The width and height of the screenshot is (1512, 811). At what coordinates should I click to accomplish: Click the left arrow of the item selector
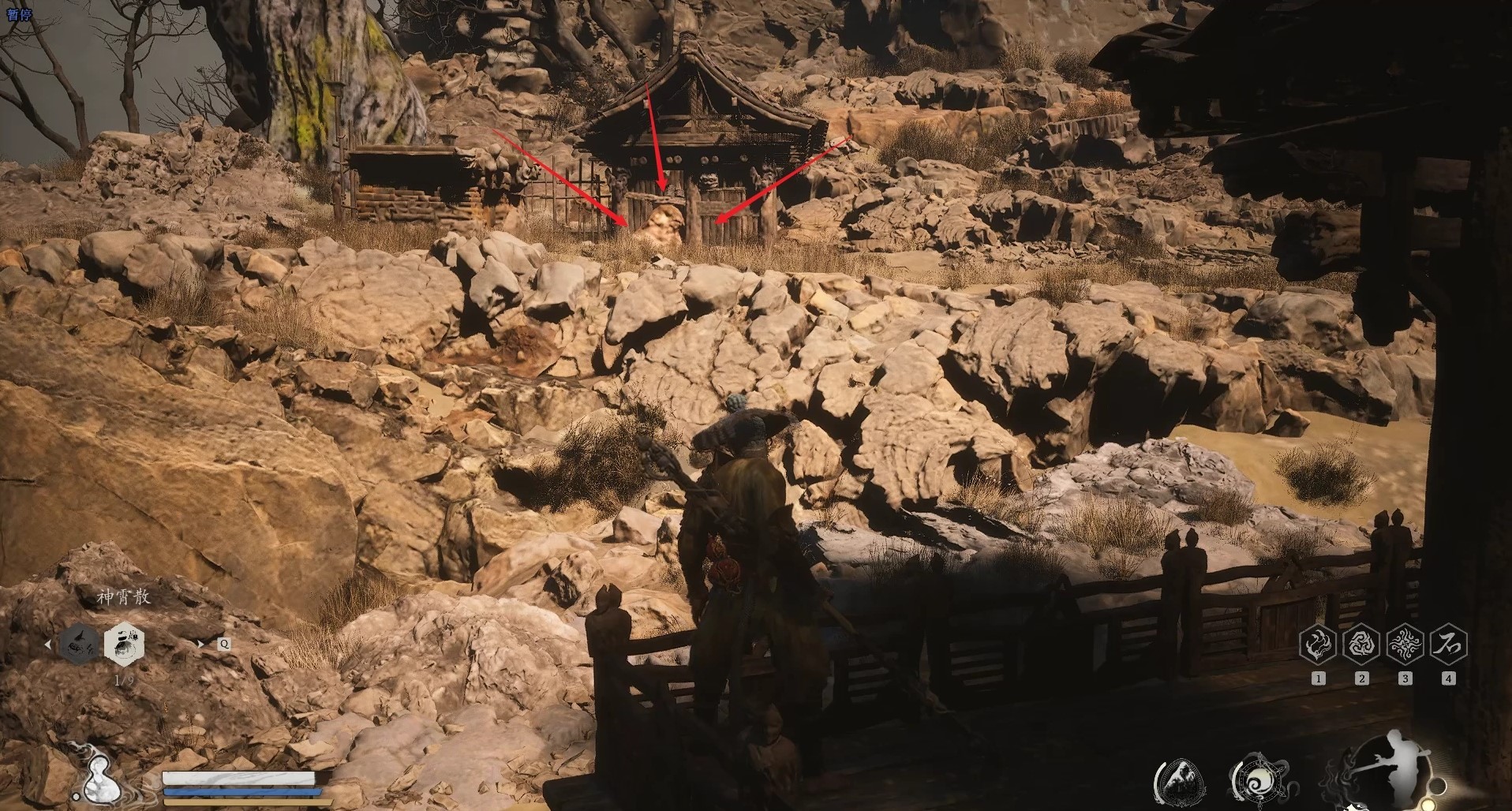click(x=48, y=645)
